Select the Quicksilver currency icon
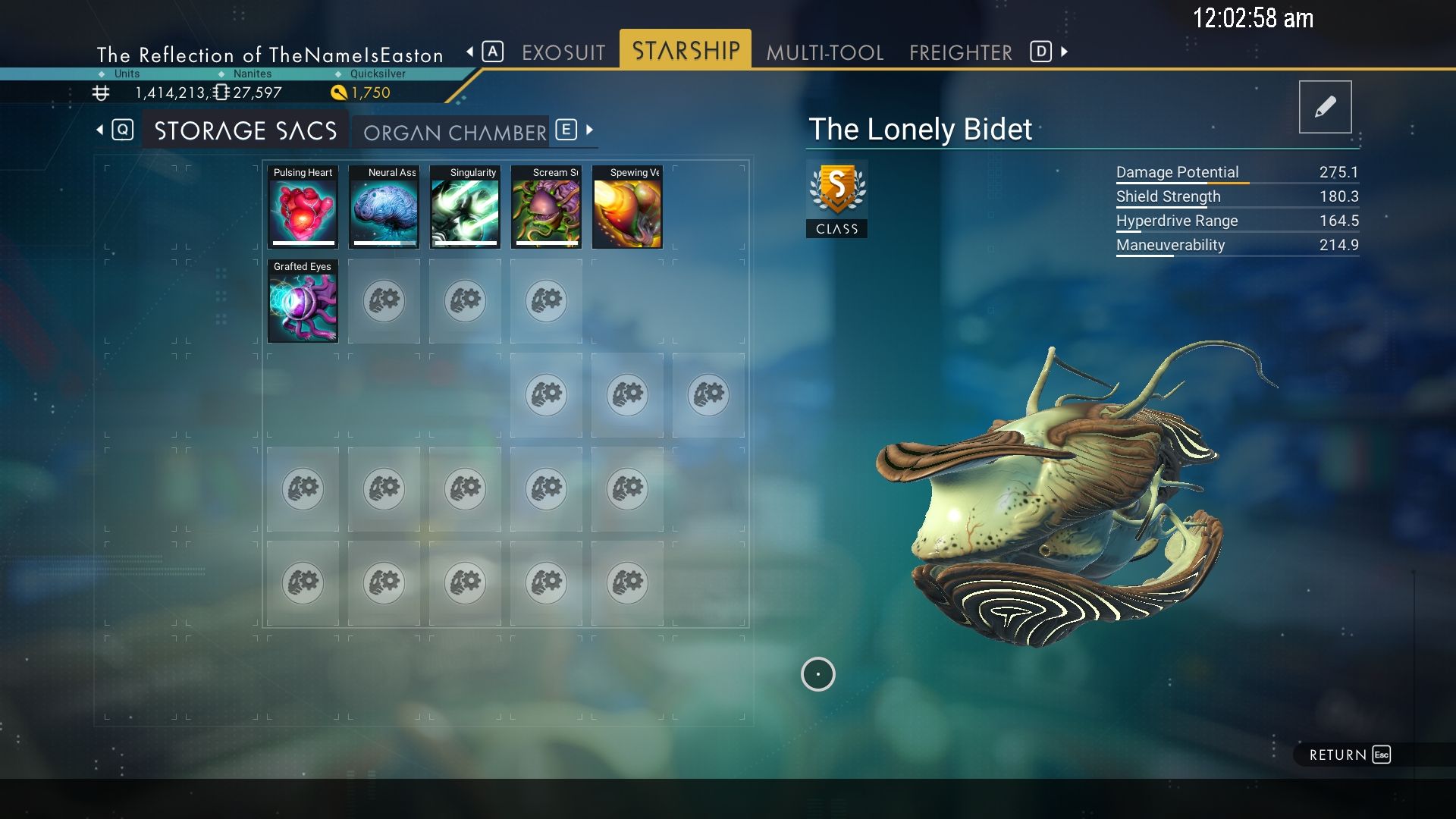This screenshot has height=819, width=1456. tap(339, 91)
